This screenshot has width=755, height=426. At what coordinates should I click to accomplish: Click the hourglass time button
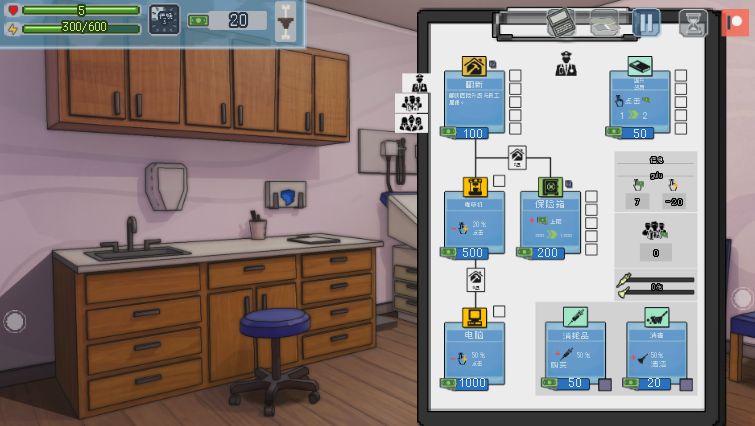(692, 22)
